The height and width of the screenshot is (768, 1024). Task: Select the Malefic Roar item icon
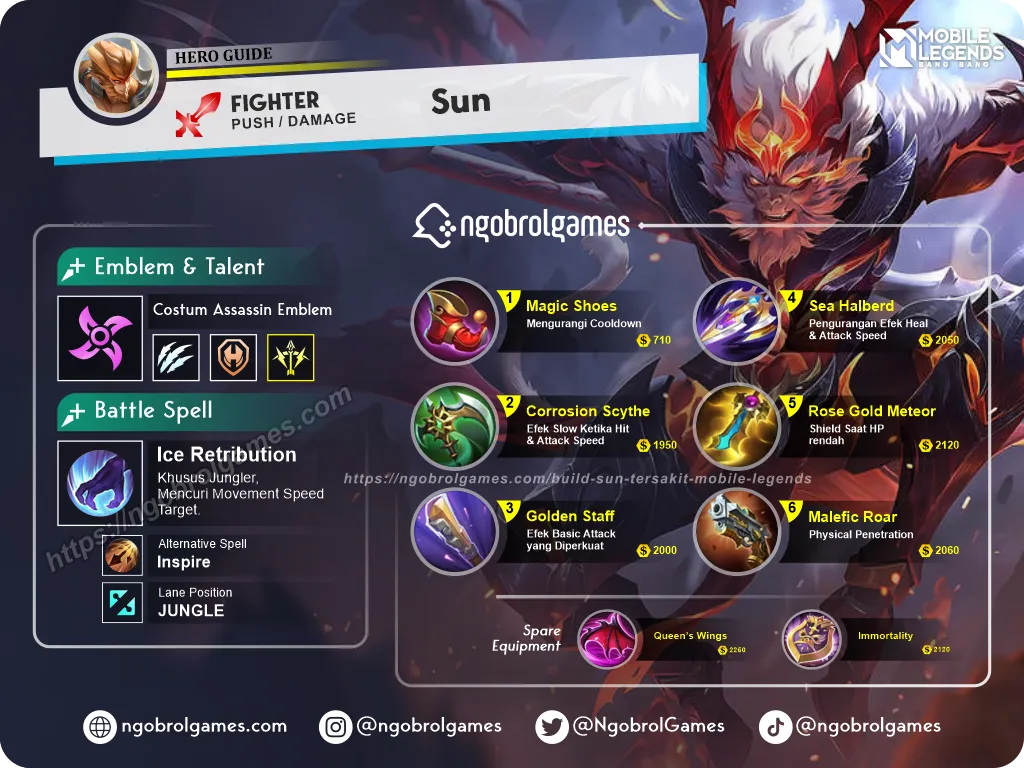(736, 531)
